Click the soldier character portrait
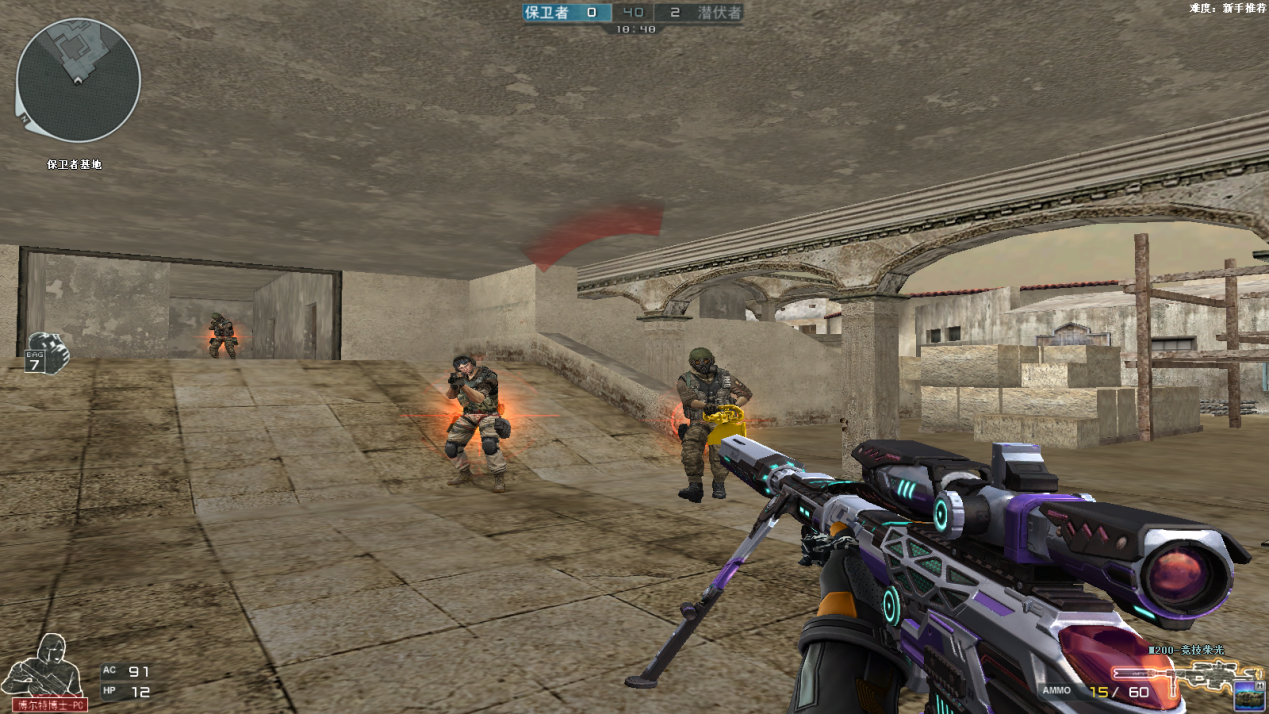The width and height of the screenshot is (1269, 714). pyautogui.click(x=40, y=668)
